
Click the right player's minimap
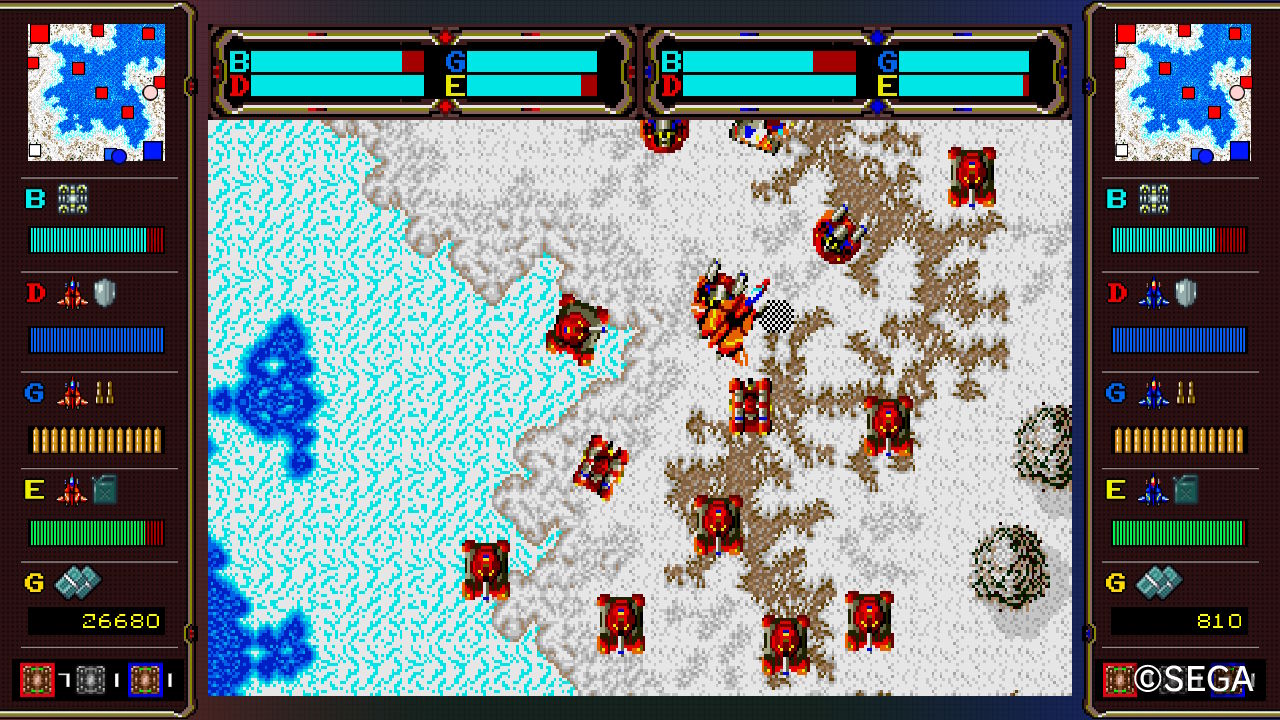[x=1183, y=92]
